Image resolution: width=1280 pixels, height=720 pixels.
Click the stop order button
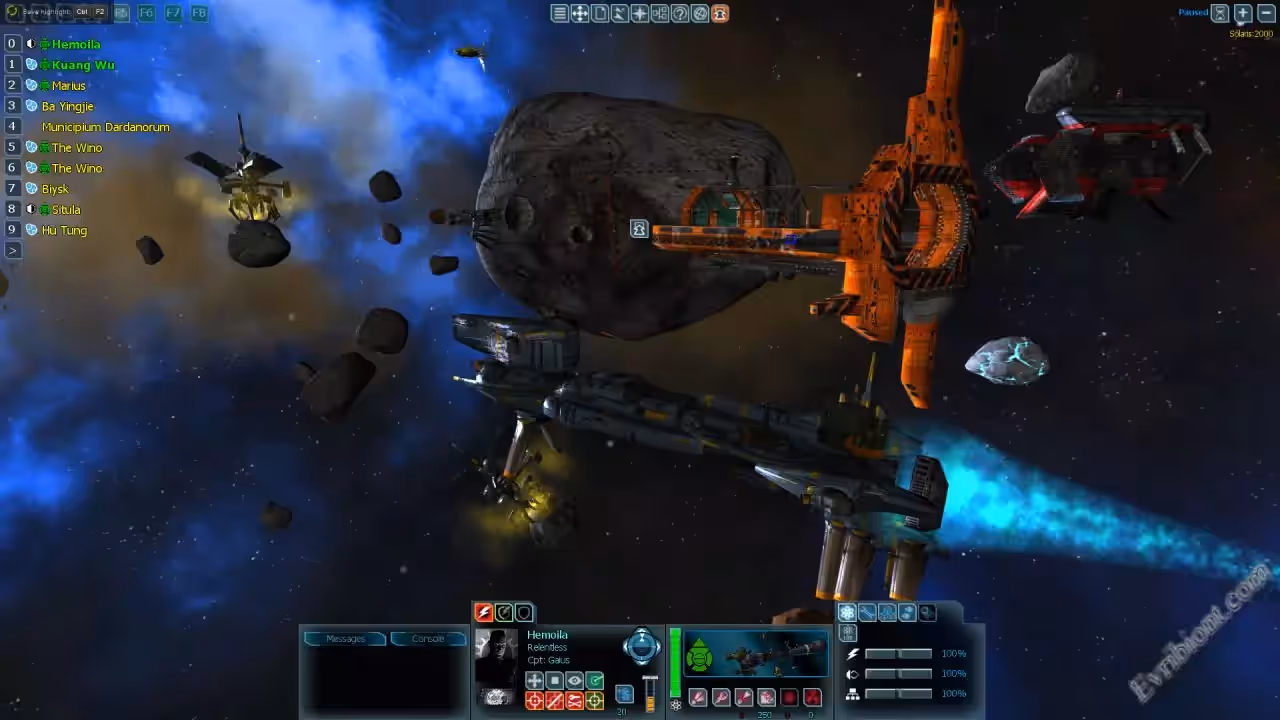tap(555, 681)
